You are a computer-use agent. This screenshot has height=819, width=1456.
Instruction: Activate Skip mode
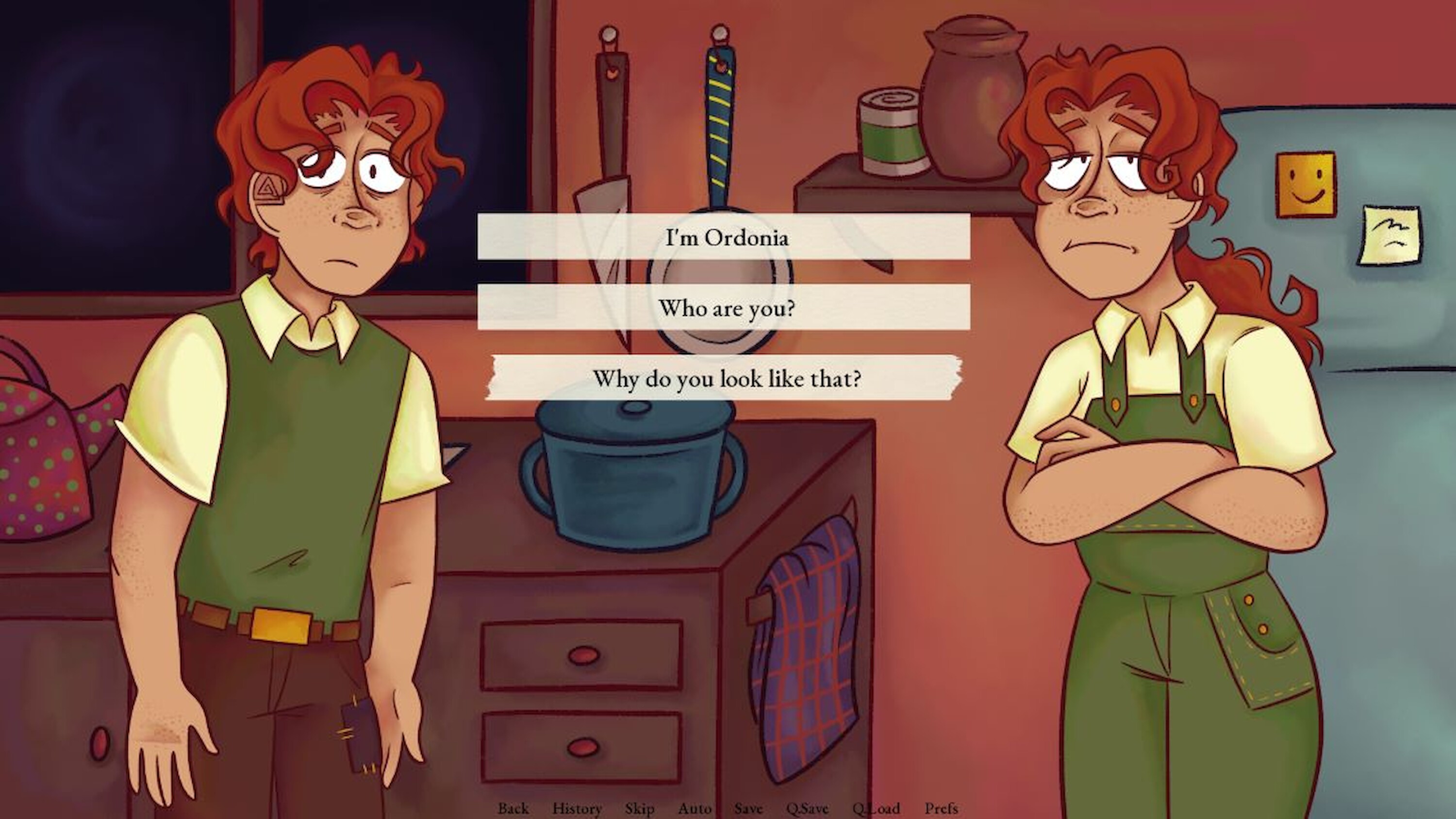pyautogui.click(x=639, y=808)
